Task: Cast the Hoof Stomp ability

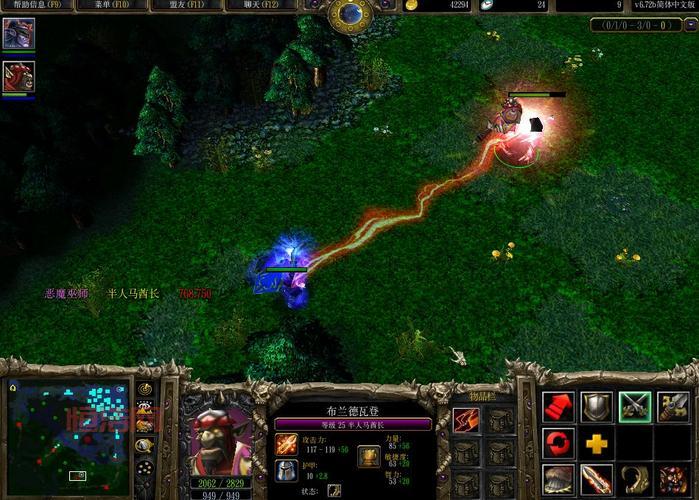Action: [x=558, y=479]
